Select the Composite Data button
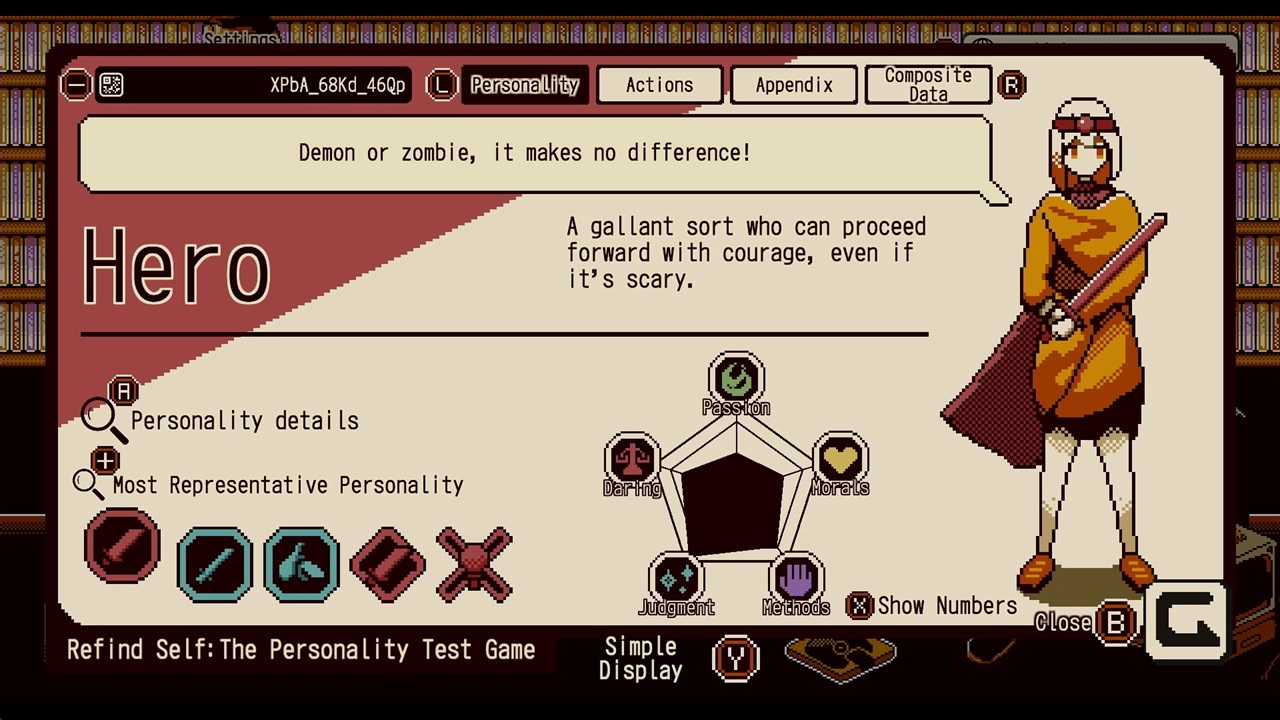 point(927,84)
